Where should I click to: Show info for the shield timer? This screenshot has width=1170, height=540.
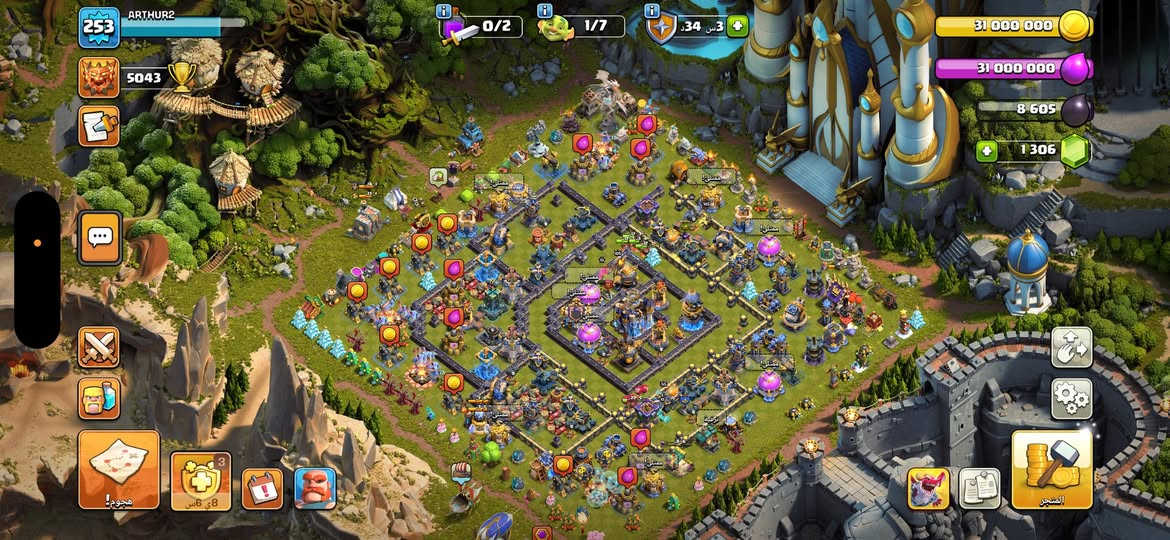652,11
